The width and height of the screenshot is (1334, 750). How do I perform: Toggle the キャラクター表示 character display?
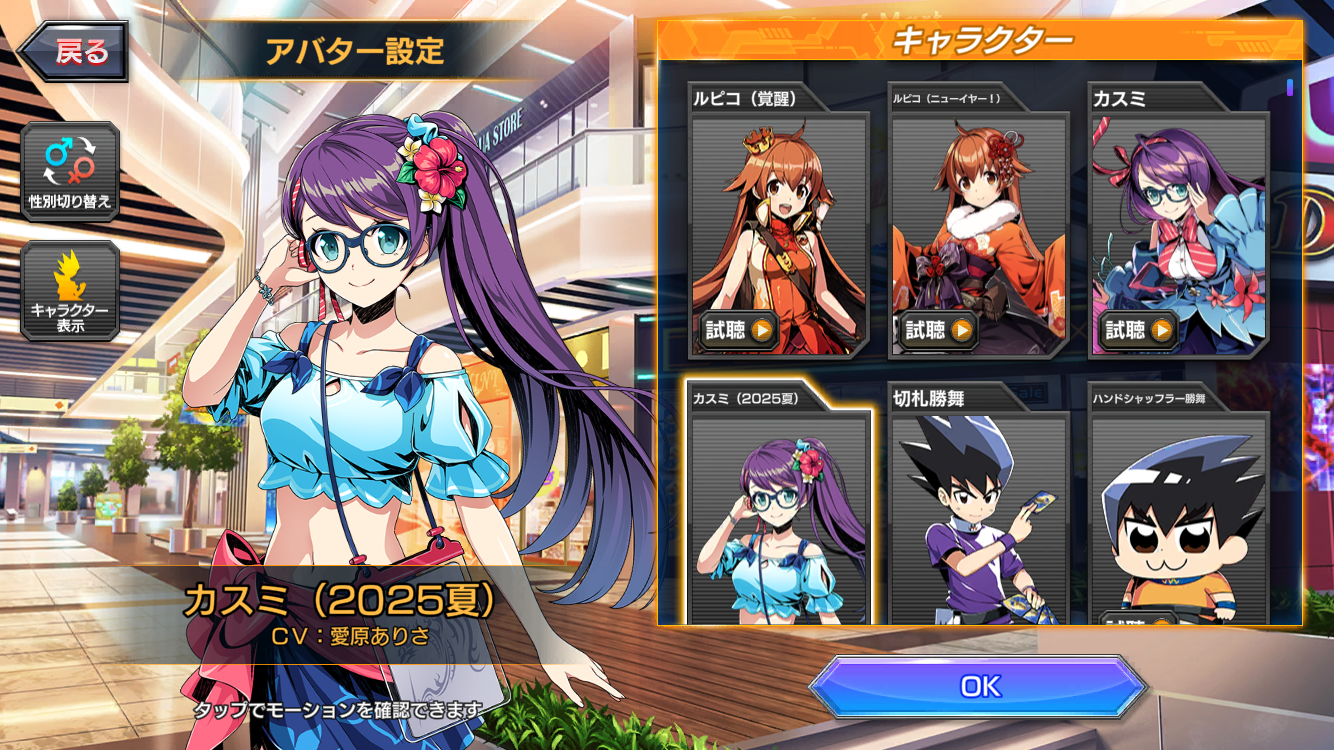pyautogui.click(x=70, y=290)
